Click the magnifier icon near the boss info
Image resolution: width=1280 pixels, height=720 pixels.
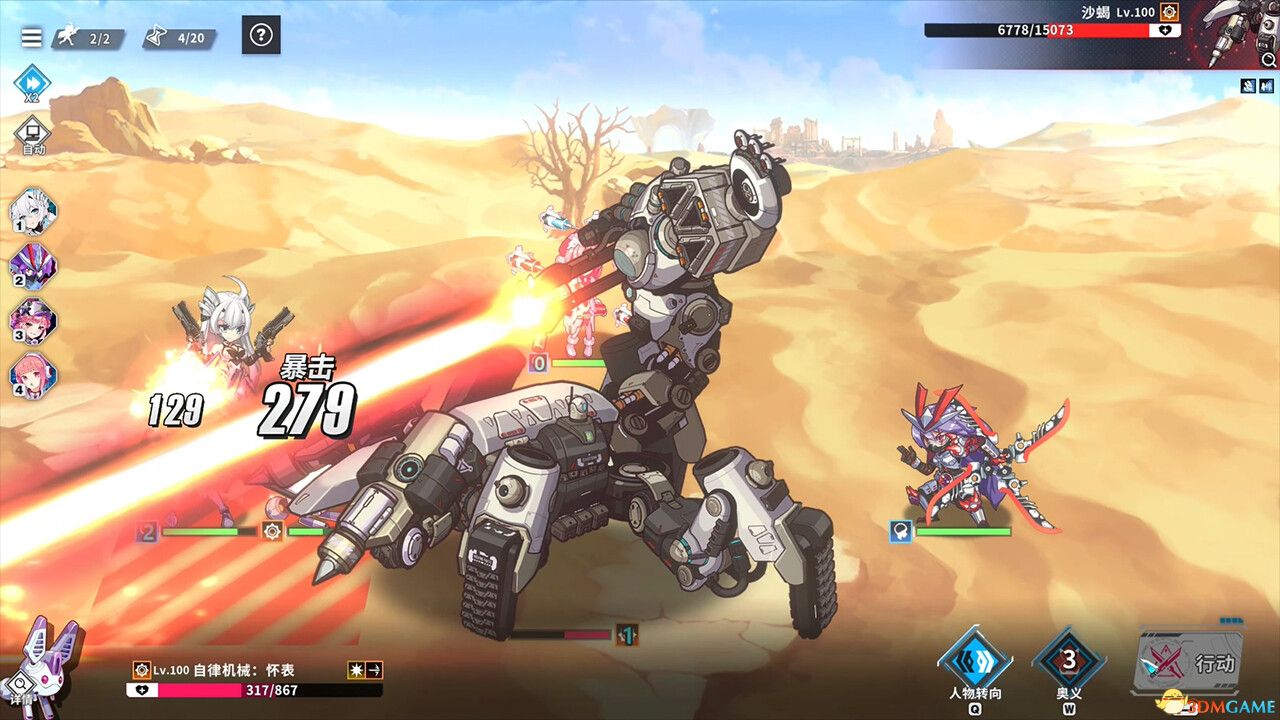(x=1268, y=59)
